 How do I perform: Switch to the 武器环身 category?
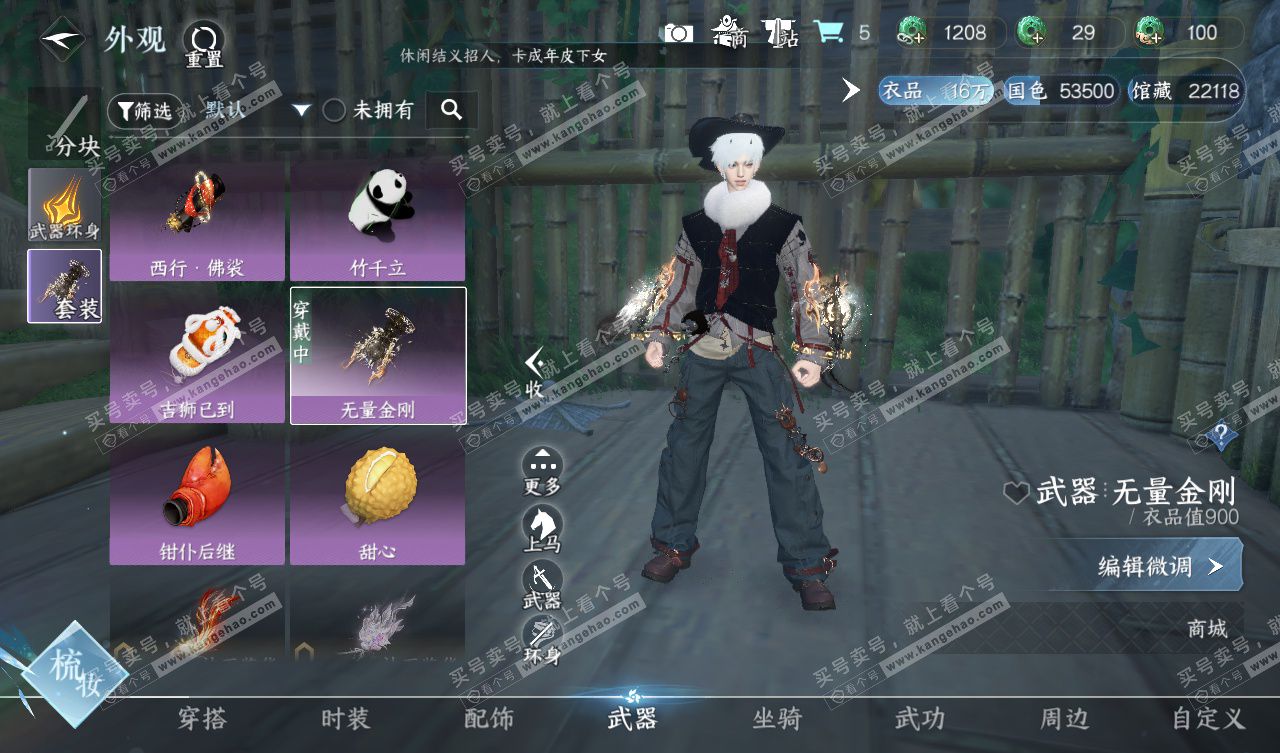click(x=65, y=204)
